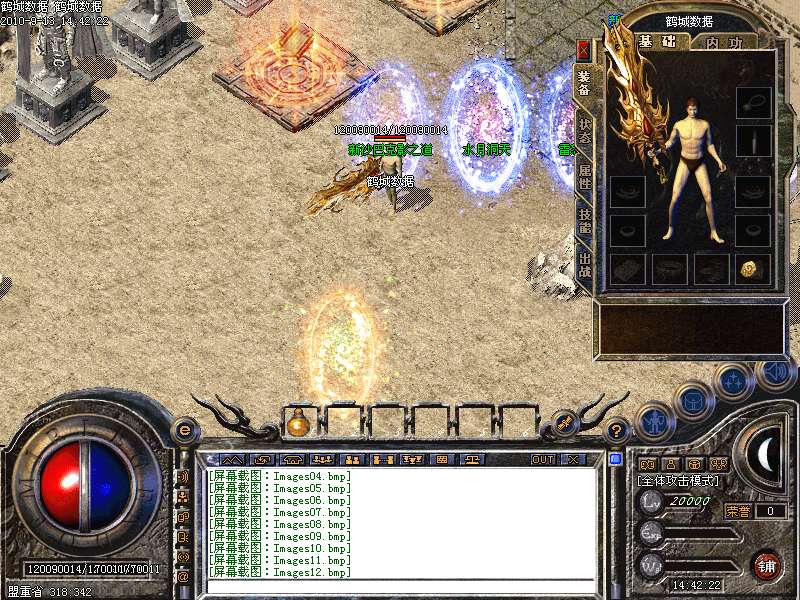Open the four-star skills round button
The width and height of the screenshot is (800, 600).
tap(735, 380)
